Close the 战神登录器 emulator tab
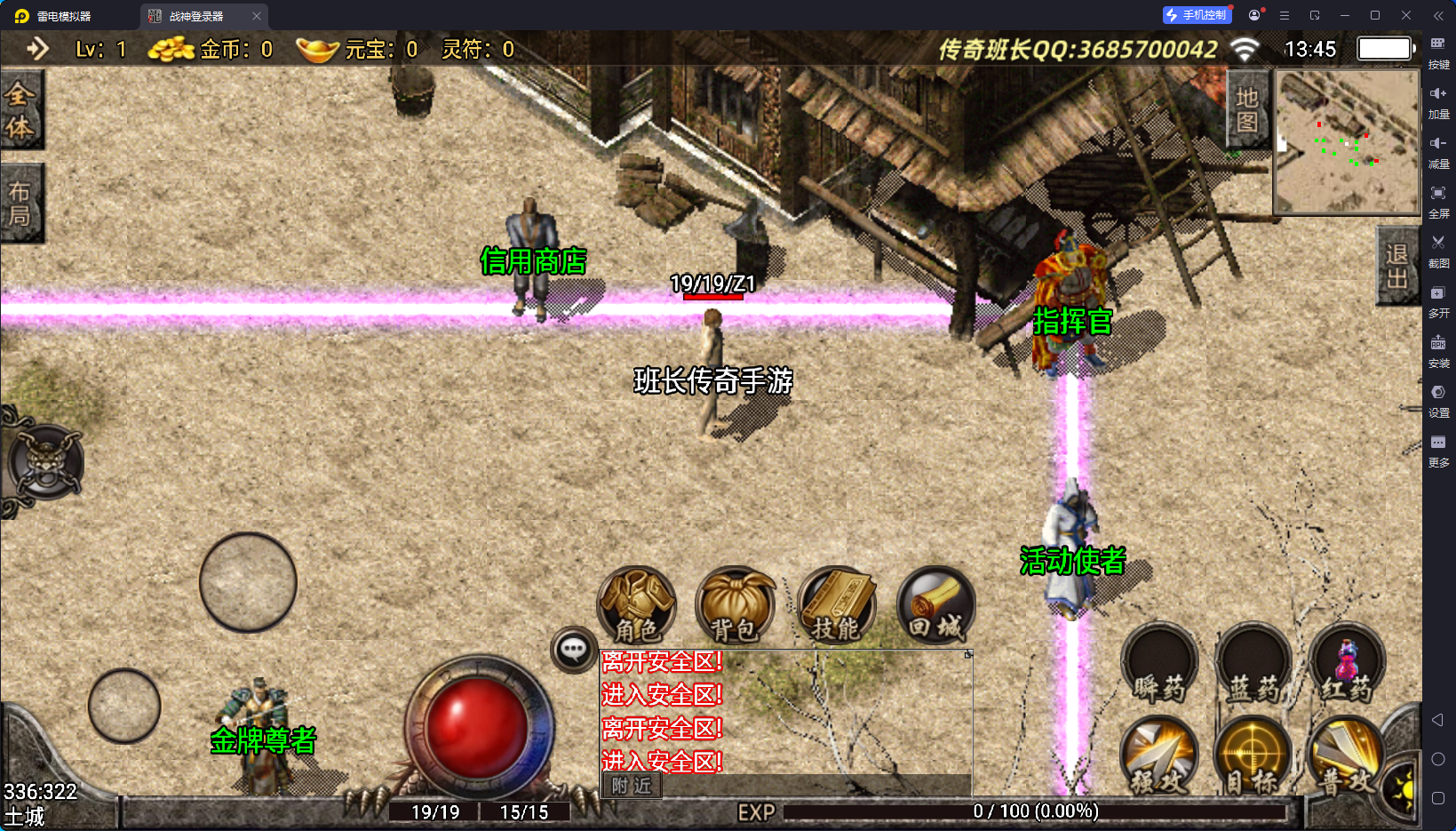The image size is (1456, 831). (x=257, y=16)
